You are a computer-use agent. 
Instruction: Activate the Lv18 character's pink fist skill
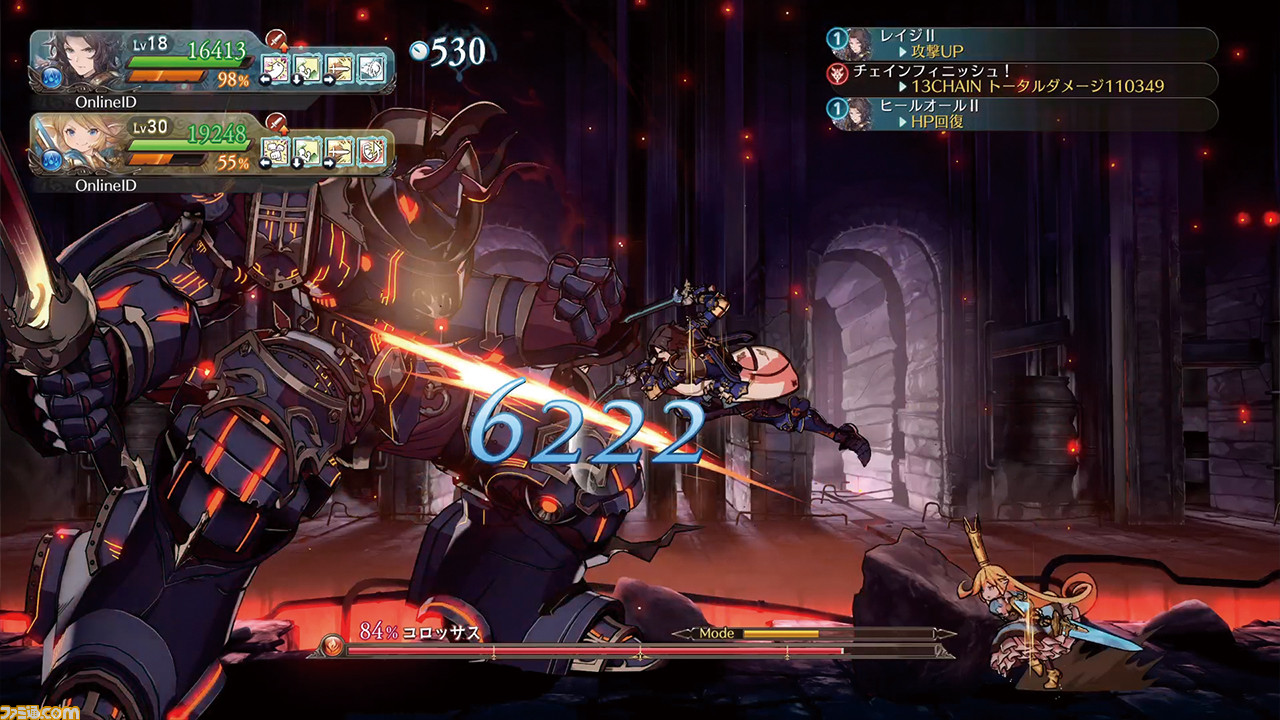point(276,68)
